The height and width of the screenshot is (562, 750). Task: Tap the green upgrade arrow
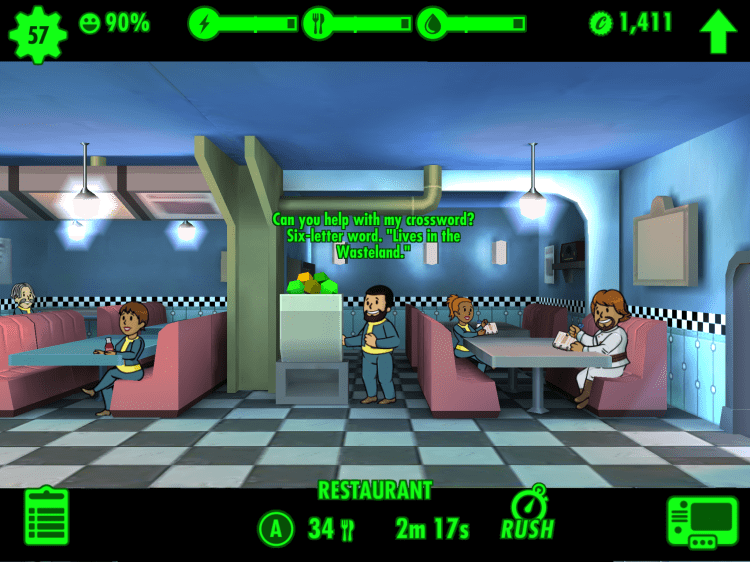coord(717,32)
